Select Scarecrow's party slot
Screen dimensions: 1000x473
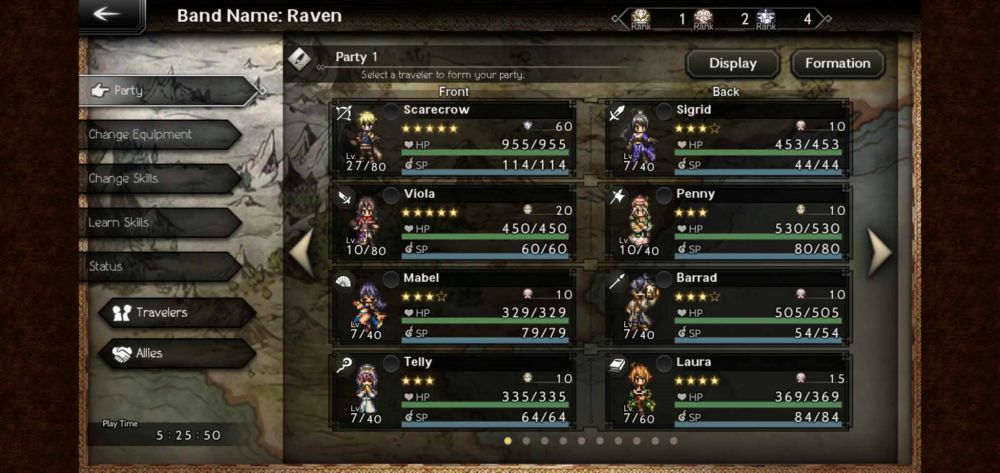tap(455, 138)
